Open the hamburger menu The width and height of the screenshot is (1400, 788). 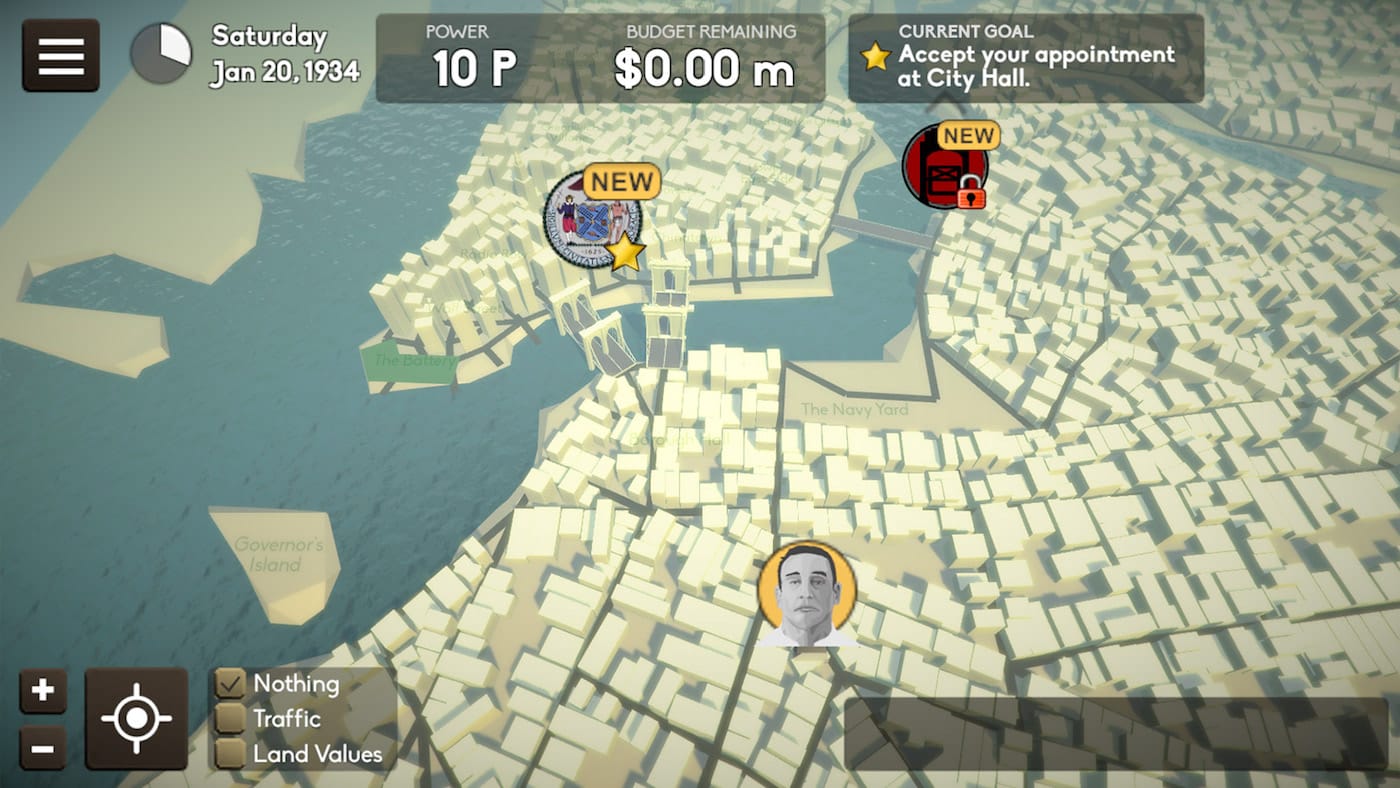(x=60, y=55)
